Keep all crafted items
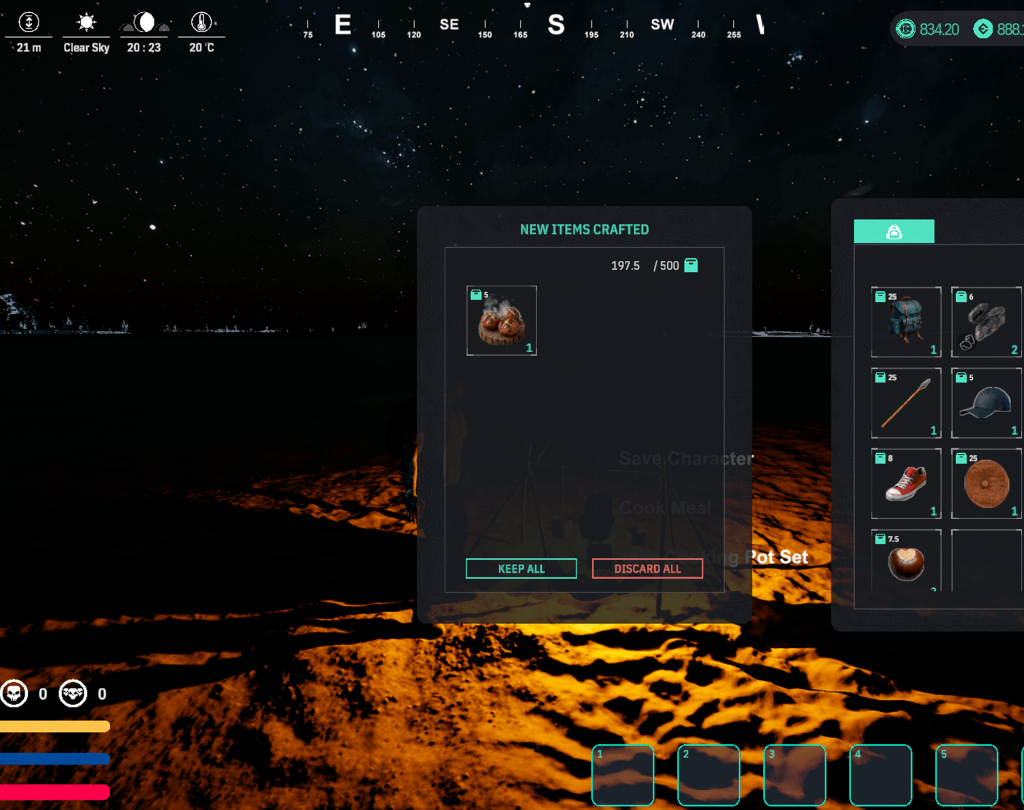This screenshot has width=1024, height=810. pyautogui.click(x=521, y=568)
